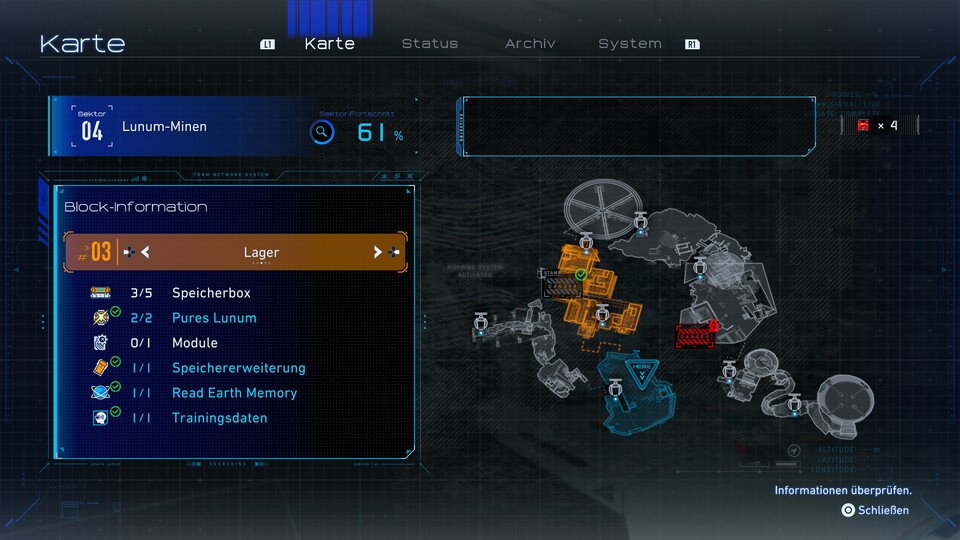Show next block with right arrow
The width and height of the screenshot is (960, 540).
[378, 252]
